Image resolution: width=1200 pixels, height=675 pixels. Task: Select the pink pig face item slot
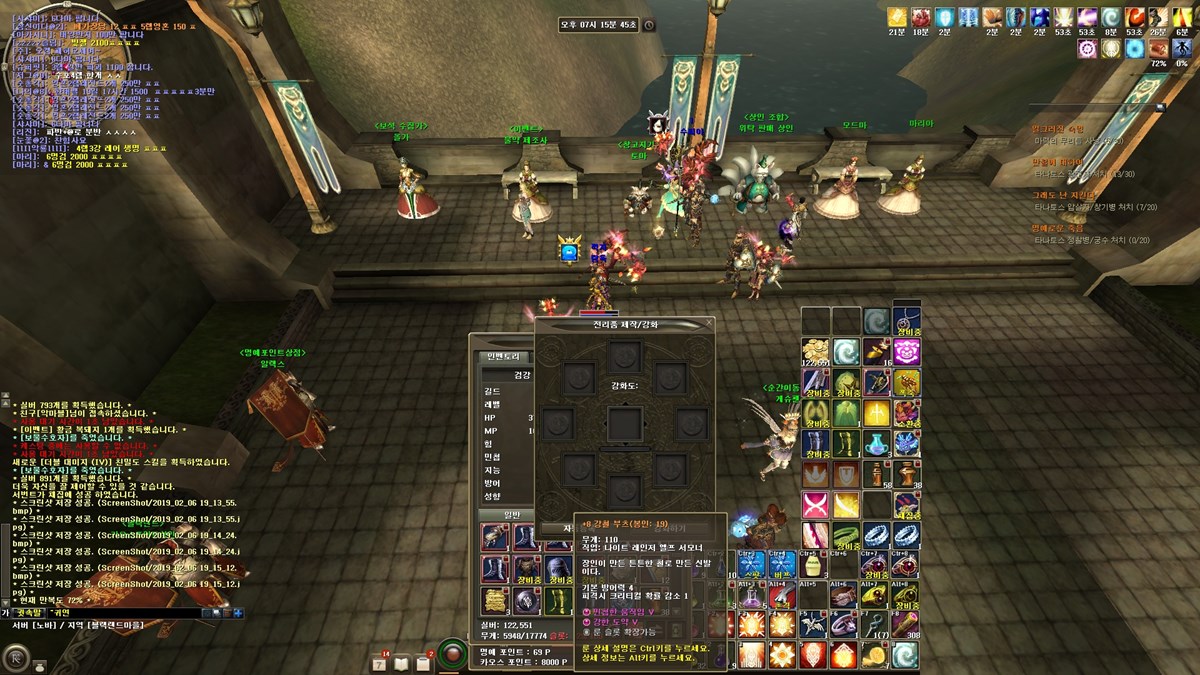(908, 352)
